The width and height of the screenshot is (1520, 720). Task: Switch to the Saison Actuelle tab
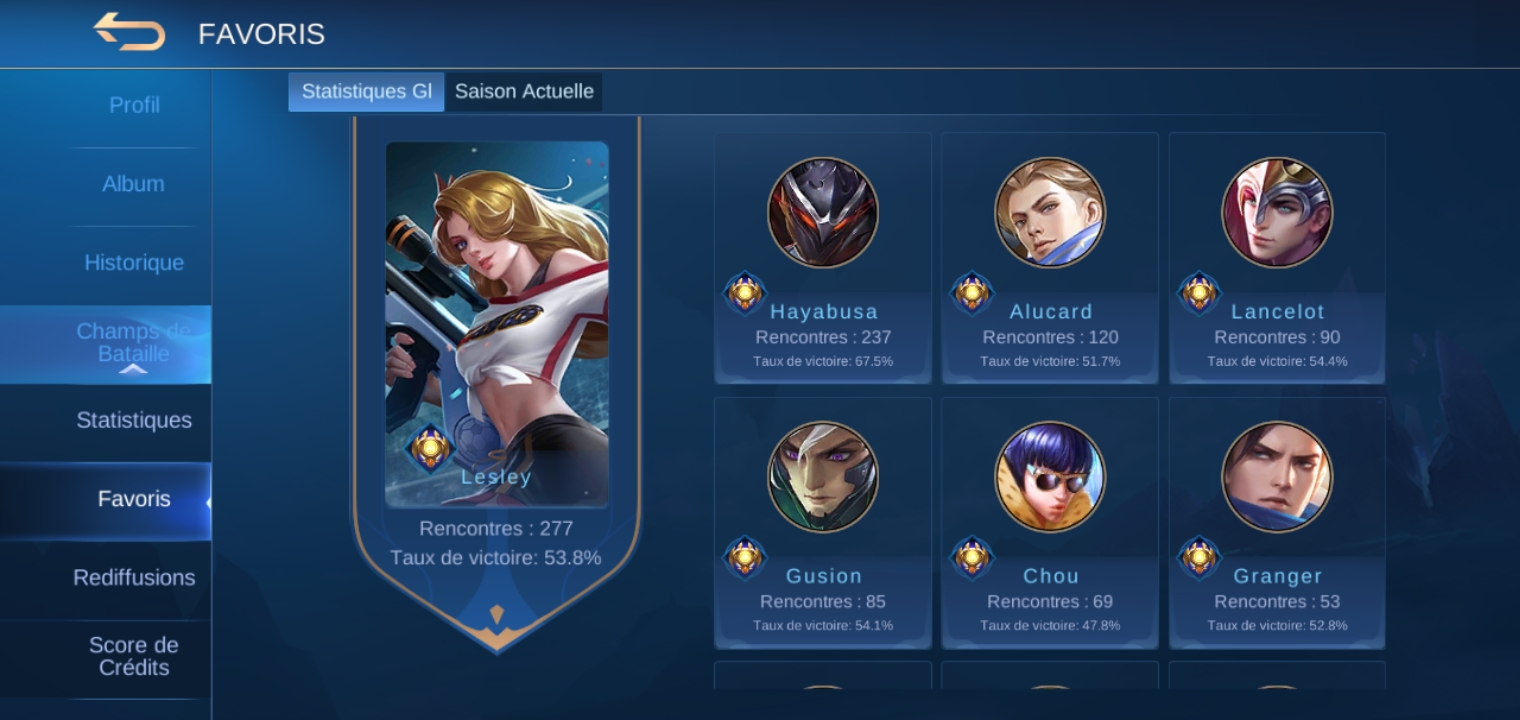(x=524, y=92)
